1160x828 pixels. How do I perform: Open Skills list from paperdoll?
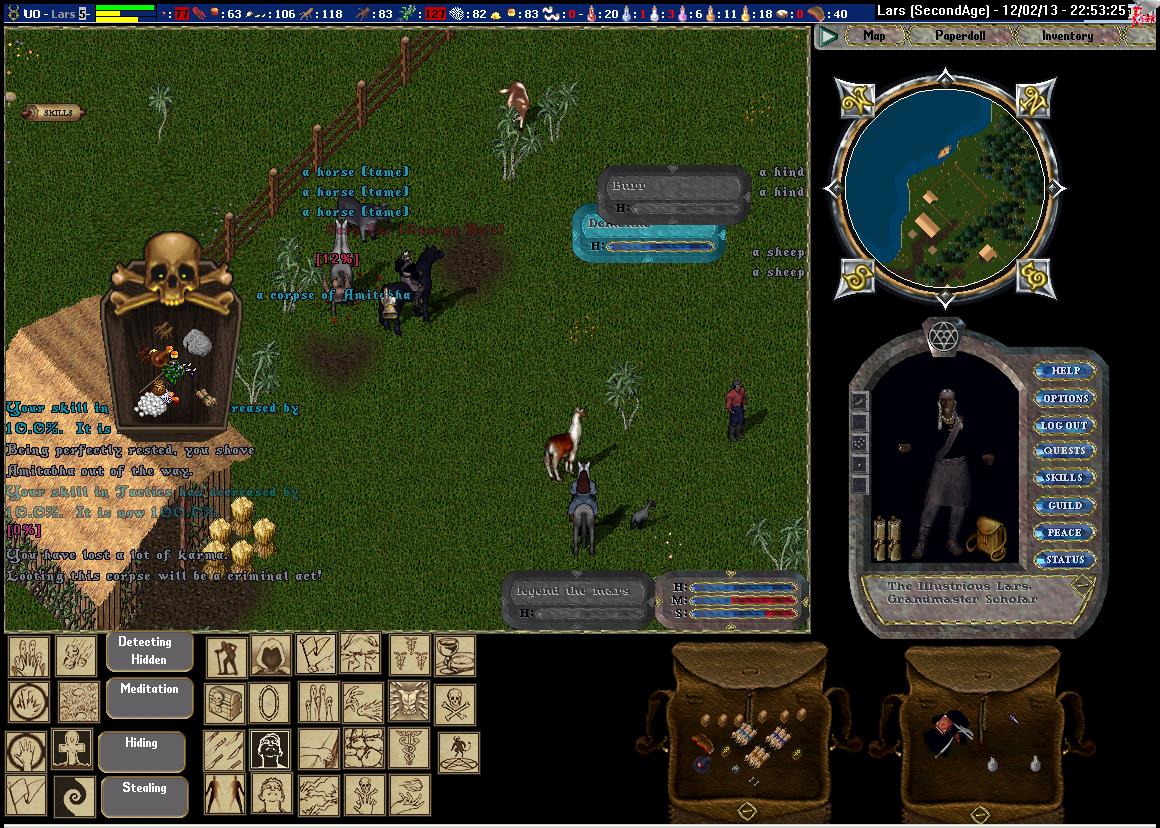click(1064, 478)
